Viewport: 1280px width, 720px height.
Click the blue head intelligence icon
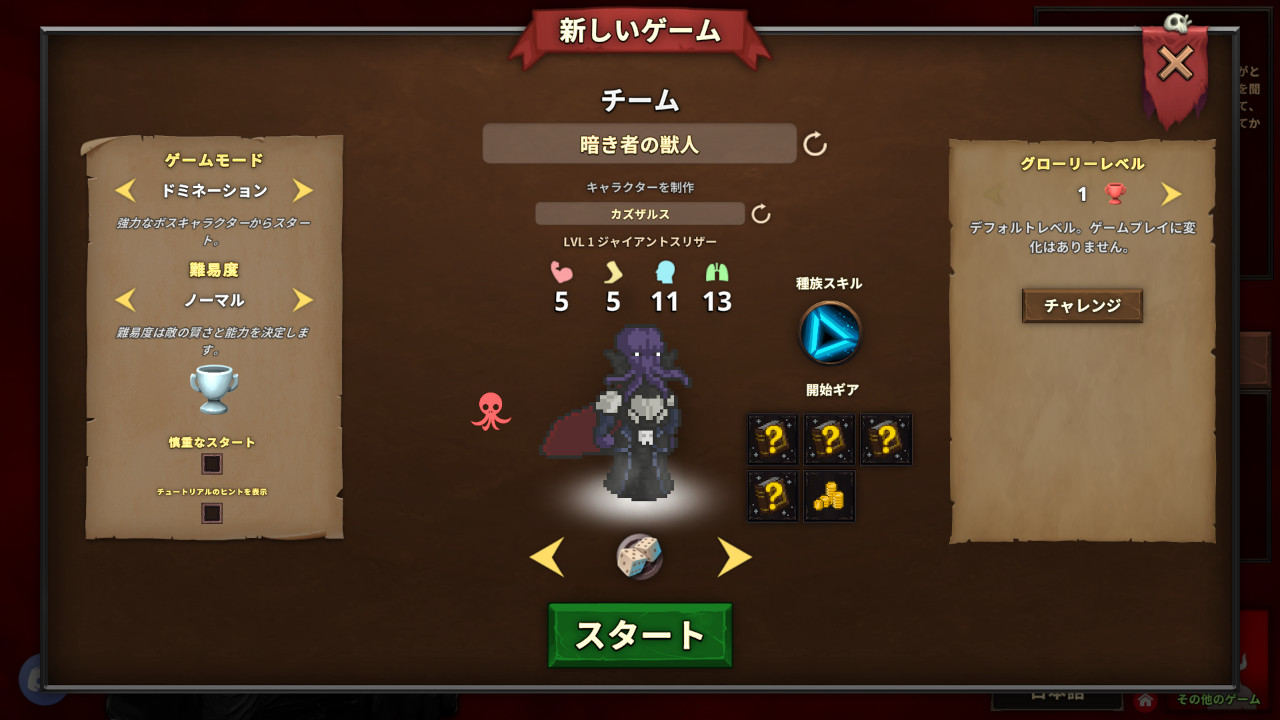click(x=665, y=272)
